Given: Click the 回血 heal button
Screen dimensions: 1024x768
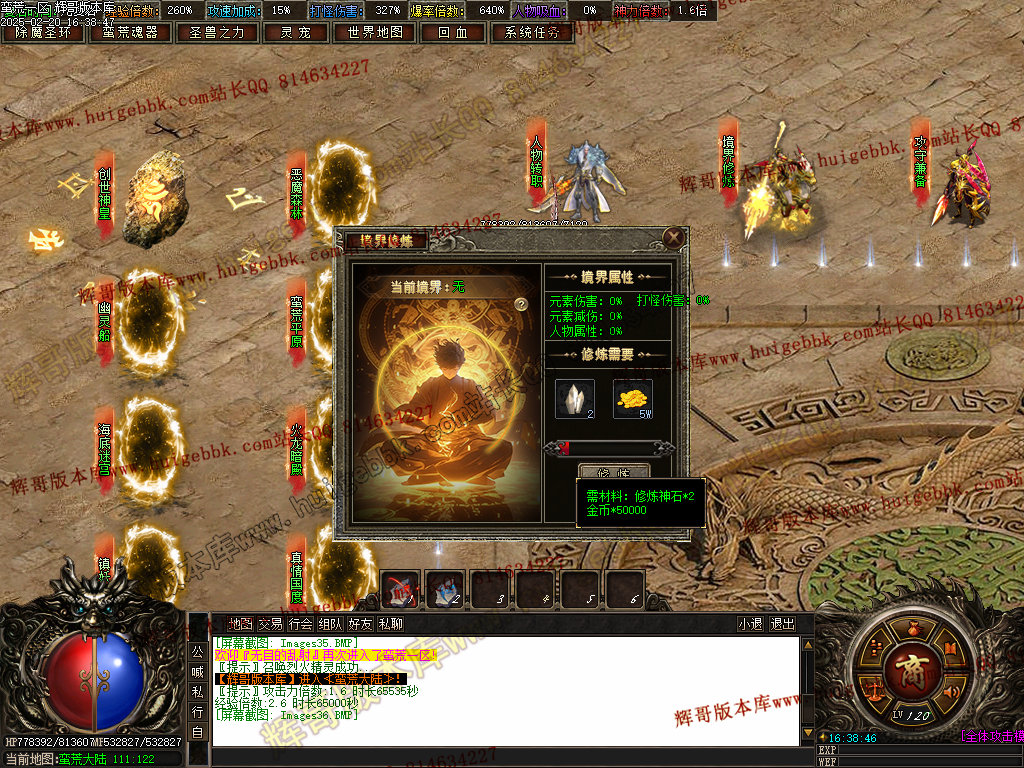Looking at the screenshot, I should click(452, 32).
